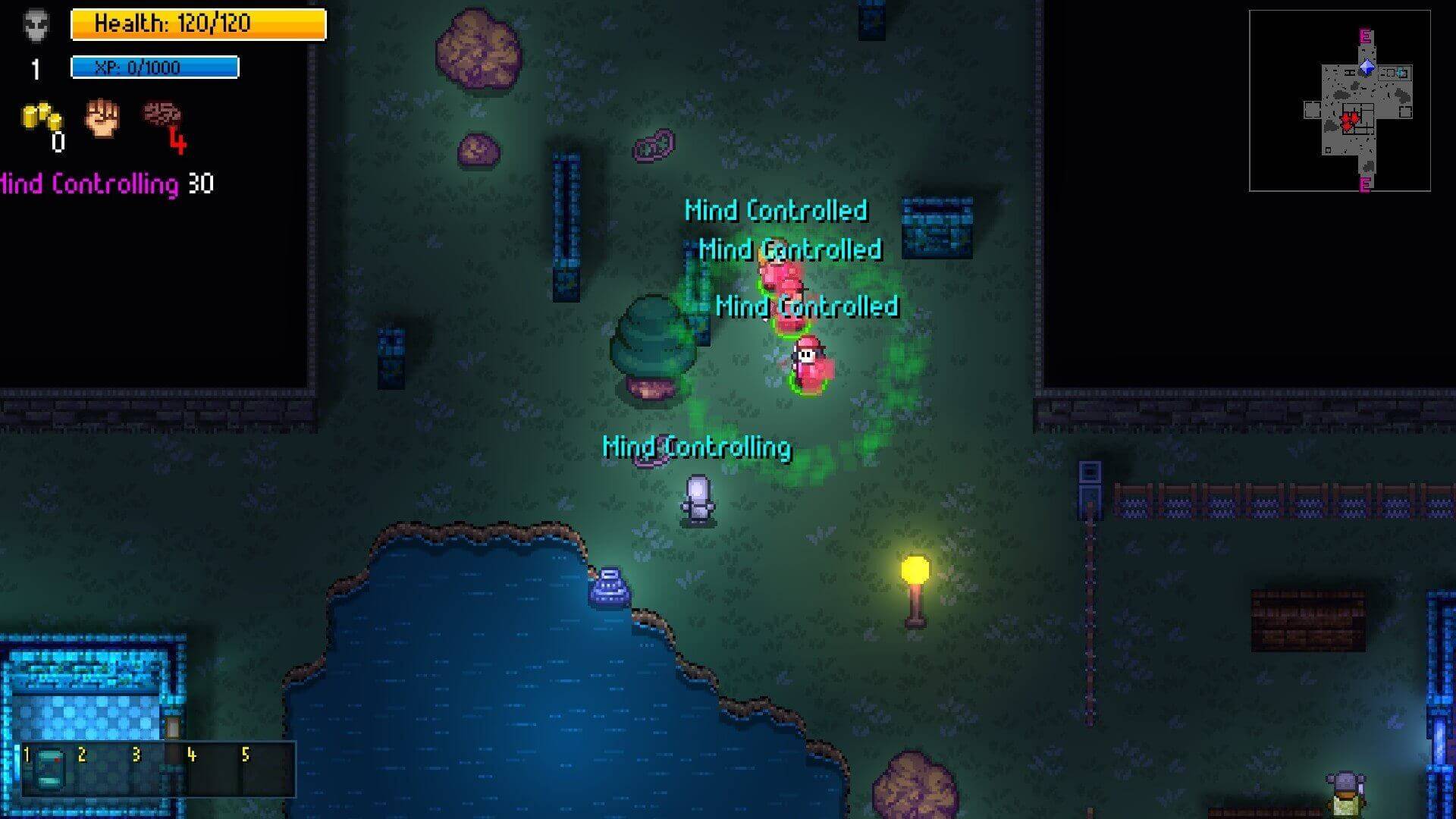Click the red player marker on the minimap
This screenshot has width=1456, height=819.
click(1350, 120)
